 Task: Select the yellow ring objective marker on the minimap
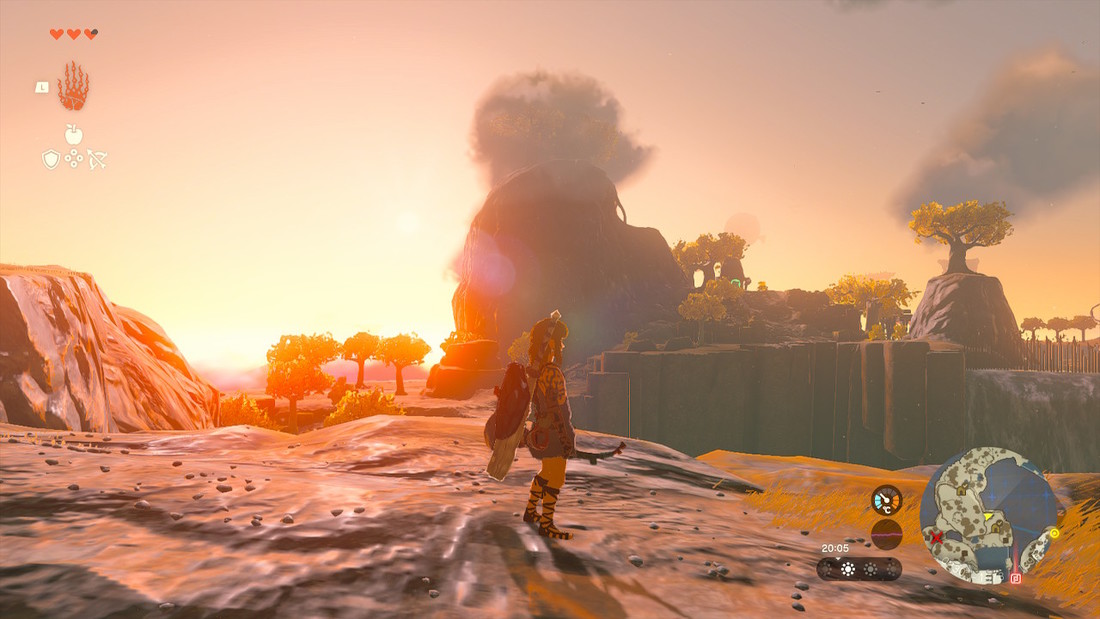(x=1054, y=533)
